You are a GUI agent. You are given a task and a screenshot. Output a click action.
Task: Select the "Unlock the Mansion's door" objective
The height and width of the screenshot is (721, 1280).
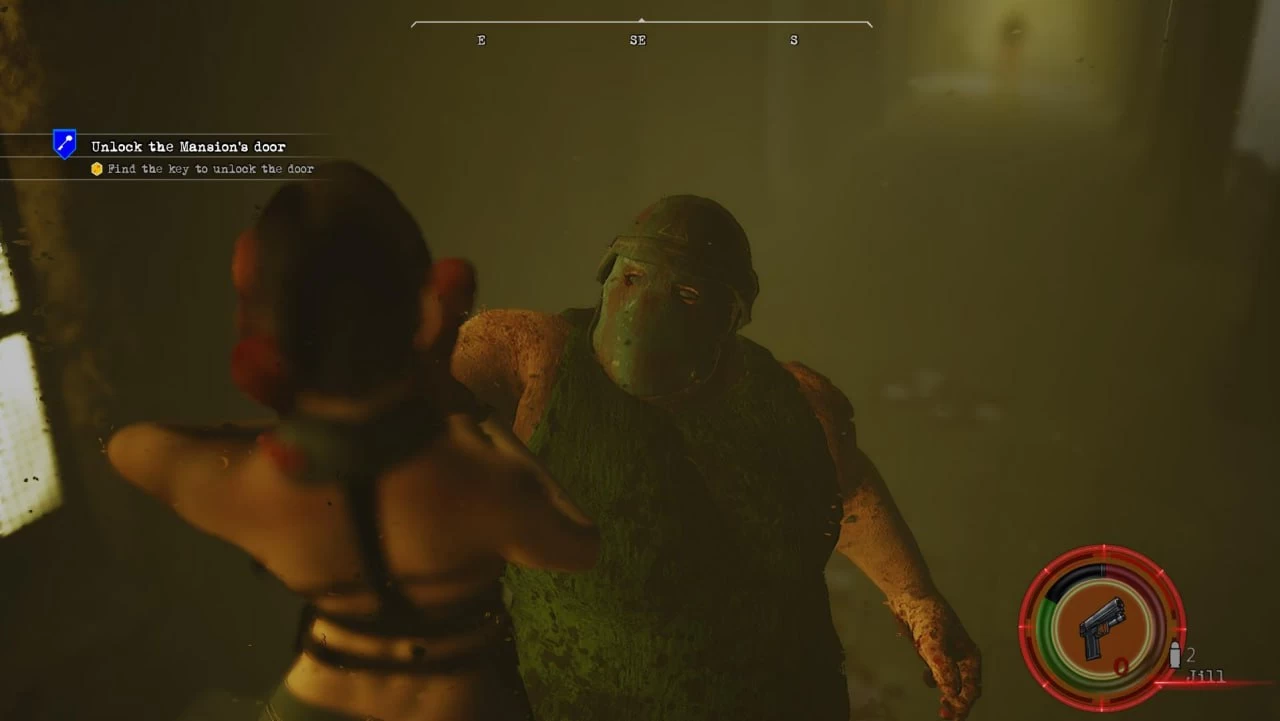coord(188,147)
